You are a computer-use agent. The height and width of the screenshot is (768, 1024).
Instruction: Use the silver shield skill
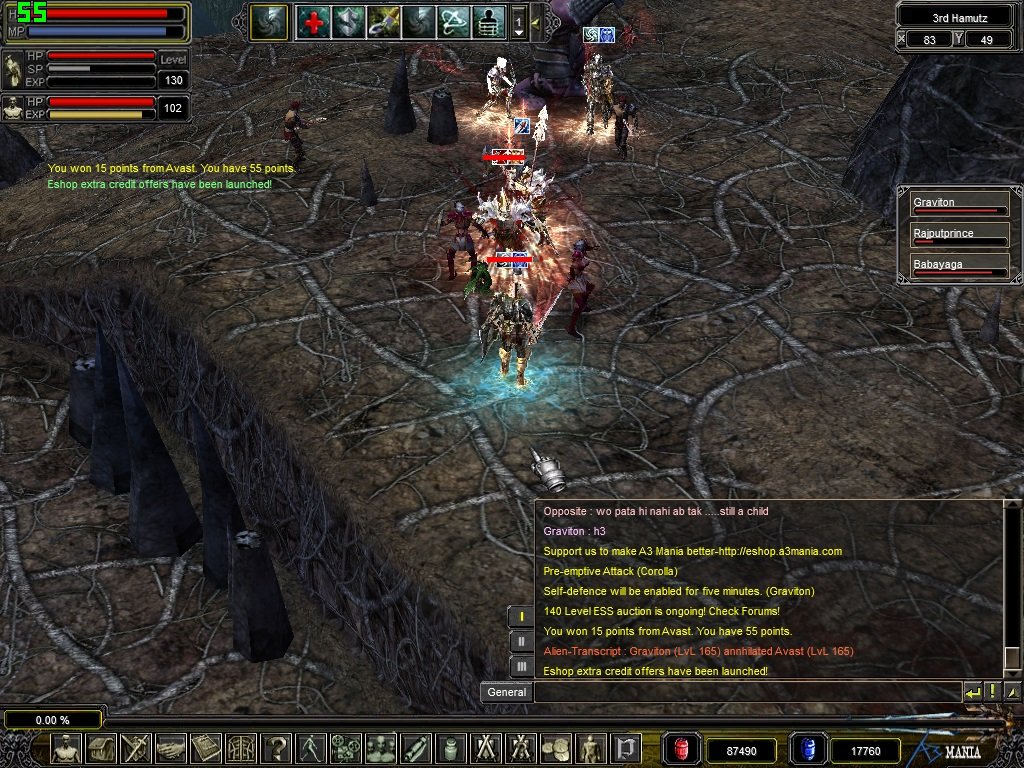tap(348, 22)
